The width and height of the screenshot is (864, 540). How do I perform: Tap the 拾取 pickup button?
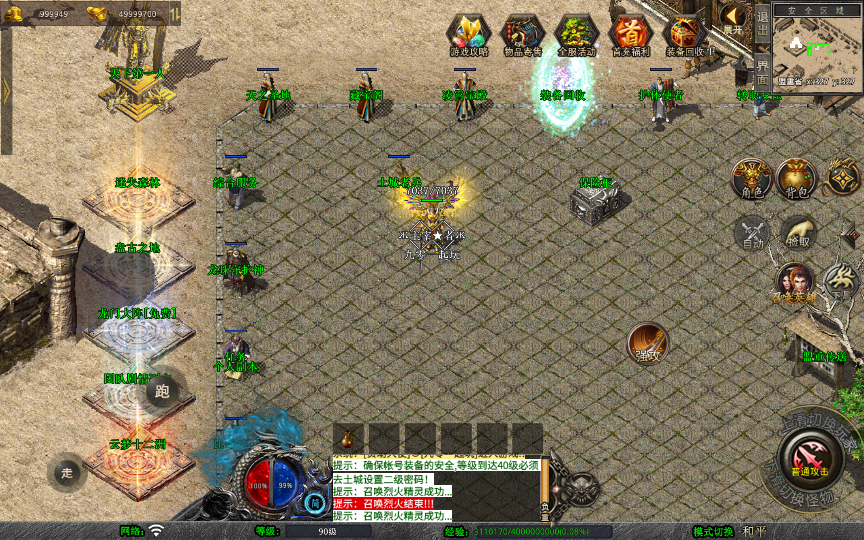click(797, 233)
